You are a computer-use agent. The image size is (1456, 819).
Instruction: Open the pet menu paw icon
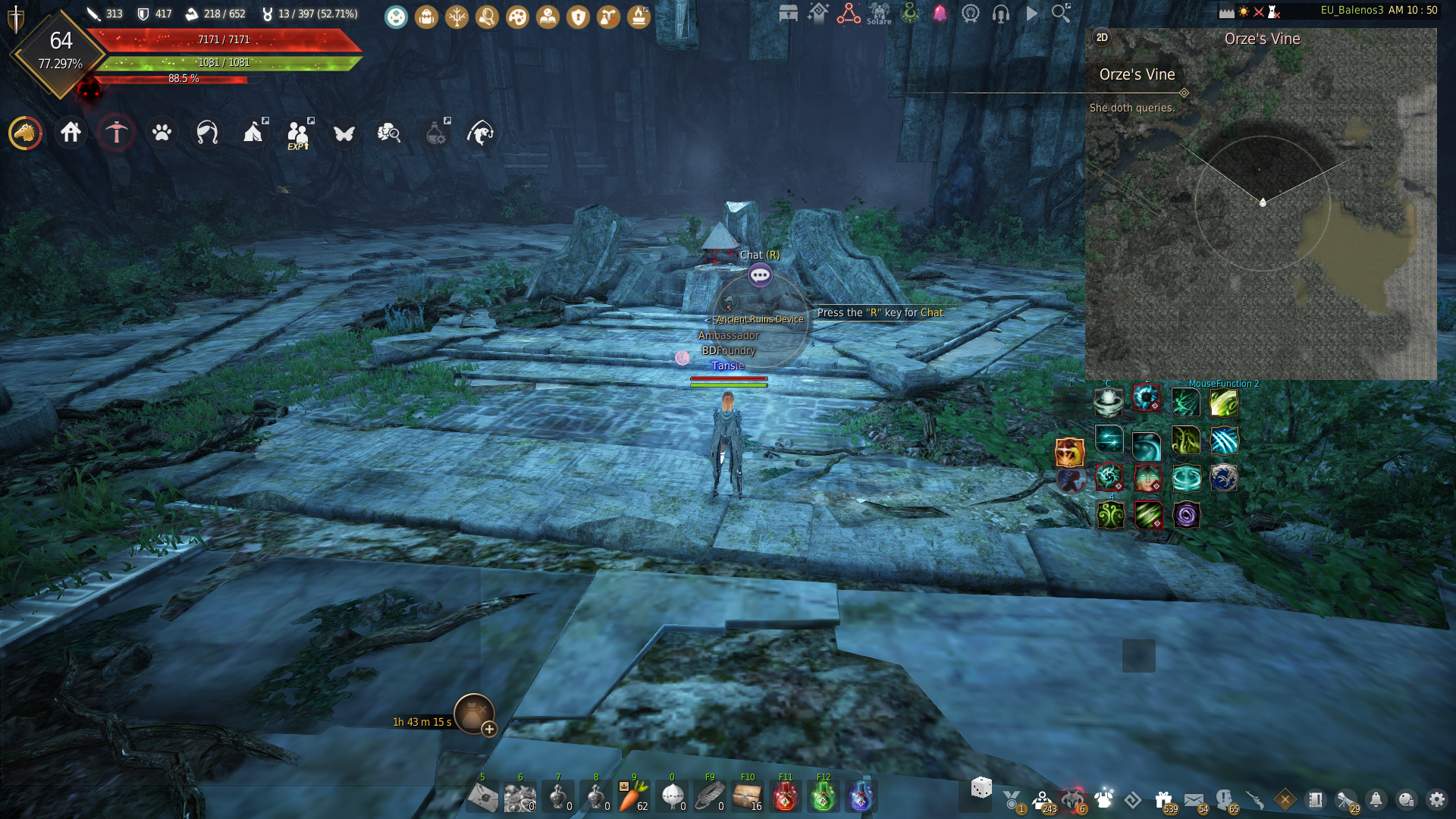click(x=162, y=133)
